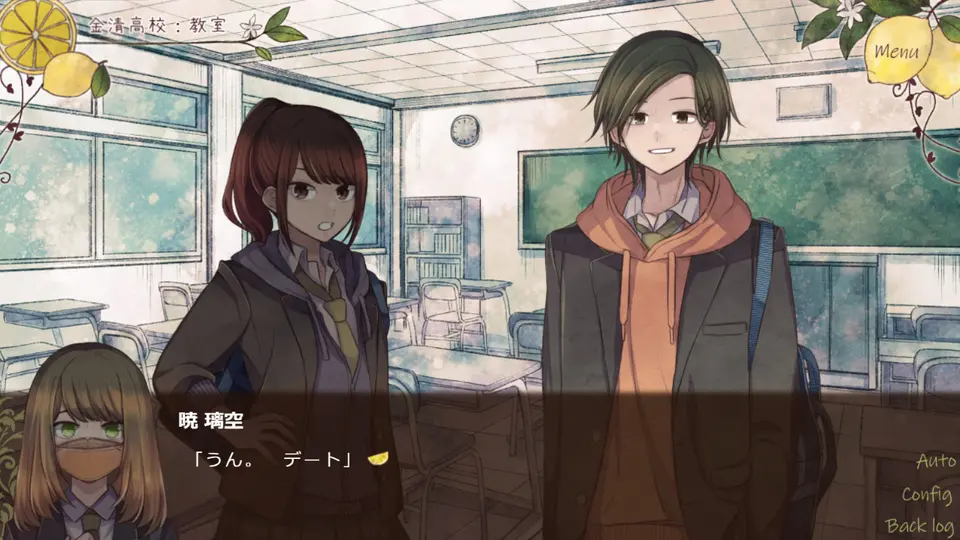Open the lemon Menu button
This screenshot has width=960, height=540.
point(896,51)
